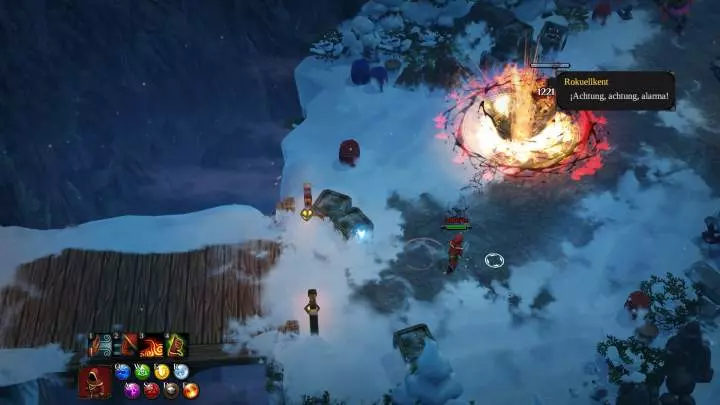The image size is (720, 405).
Task: Select the brown Earth element orb
Action: pyautogui.click(x=171, y=389)
